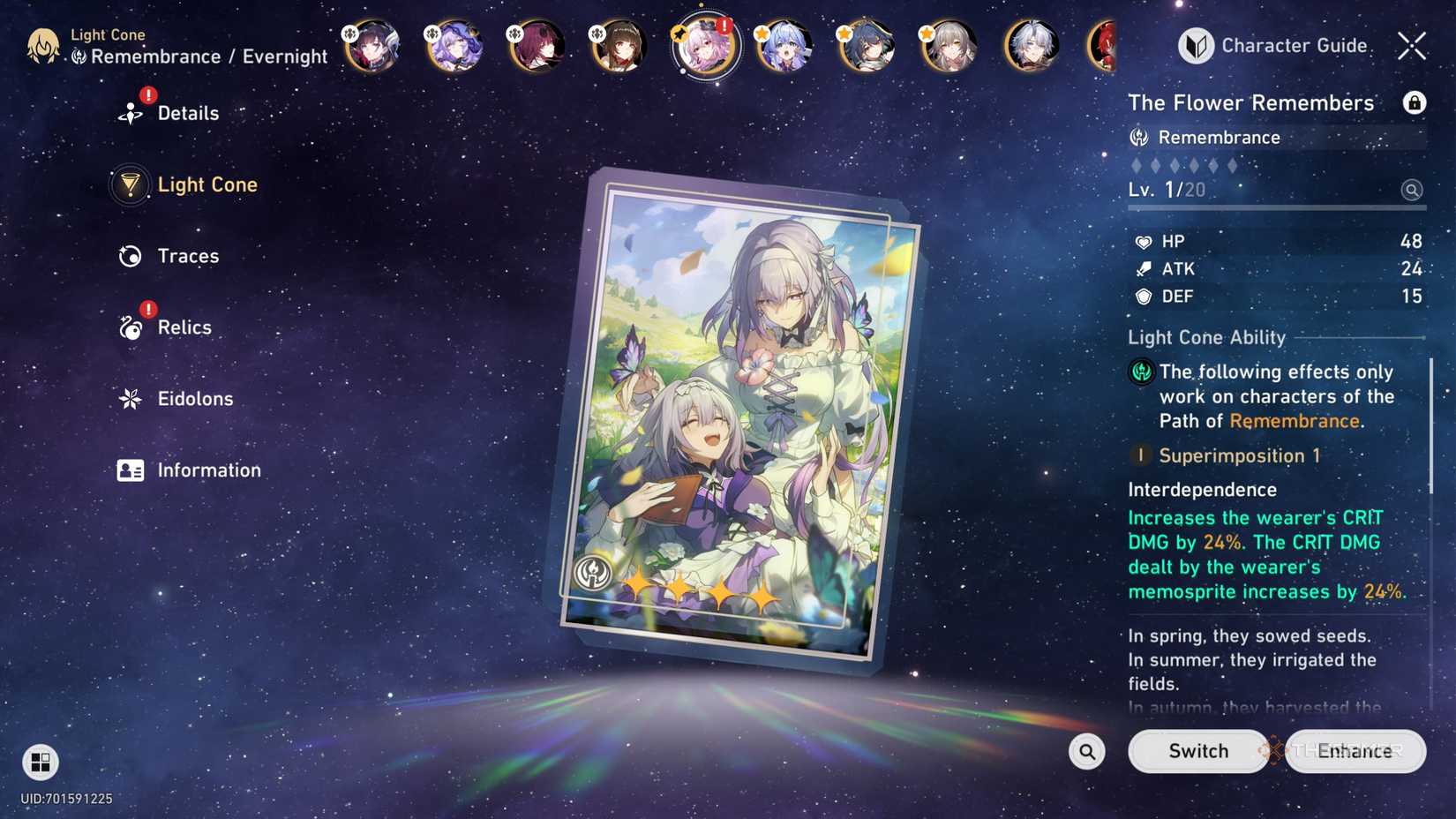This screenshot has height=819, width=1456.
Task: Open the Details panel from the sidebar
Action: pos(188,112)
